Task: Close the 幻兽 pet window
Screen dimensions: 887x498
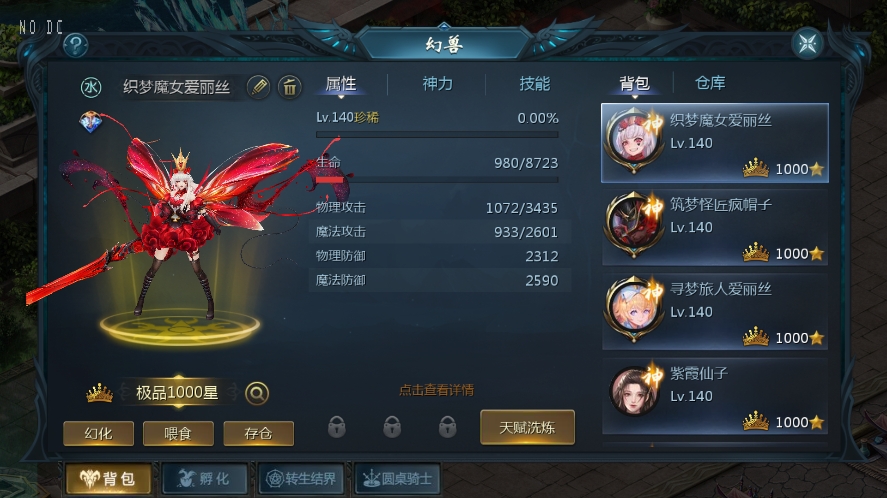Action: 806,44
